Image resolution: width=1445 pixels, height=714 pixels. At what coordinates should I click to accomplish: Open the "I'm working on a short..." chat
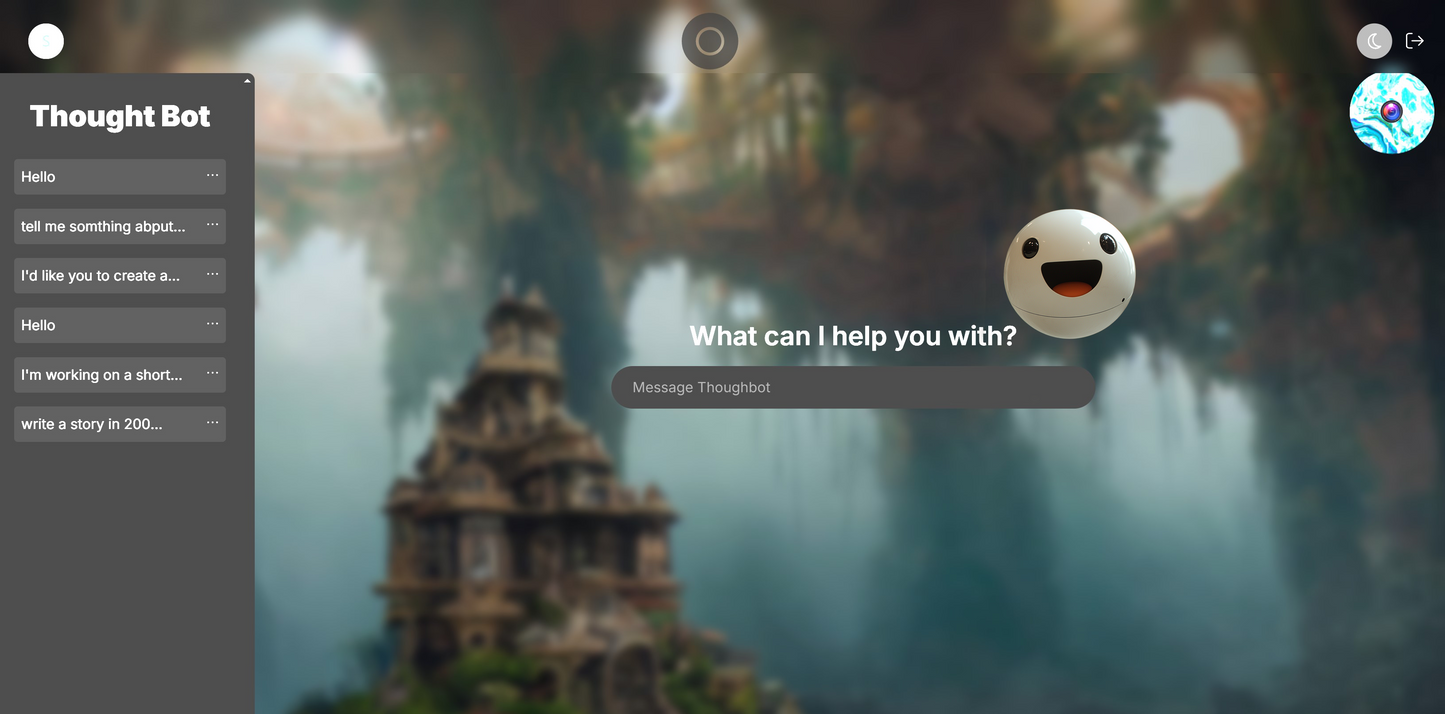[102, 375]
